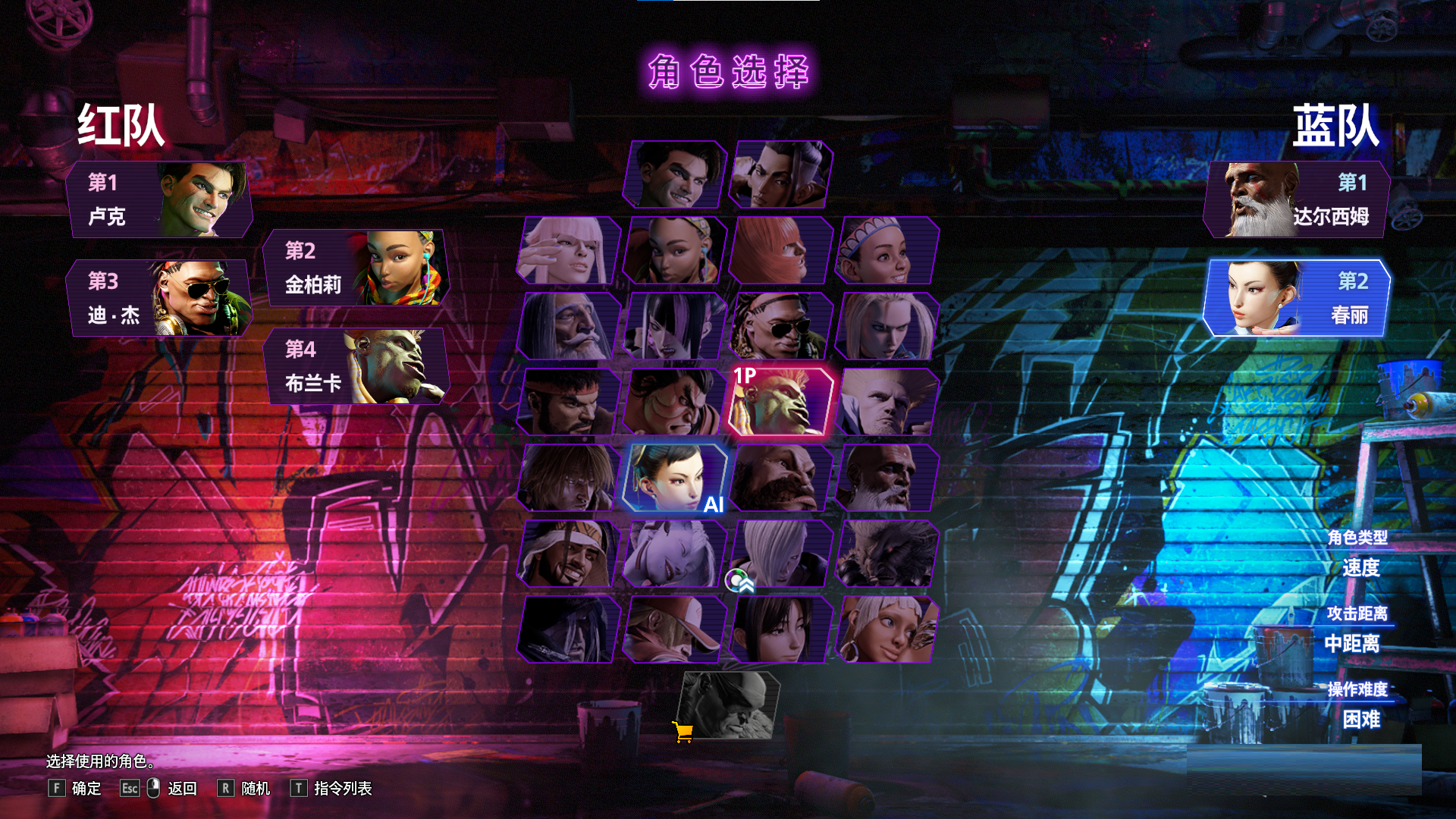Choose Cammy from the roster
The height and width of the screenshot is (819, 1456).
pyautogui.click(x=886, y=326)
